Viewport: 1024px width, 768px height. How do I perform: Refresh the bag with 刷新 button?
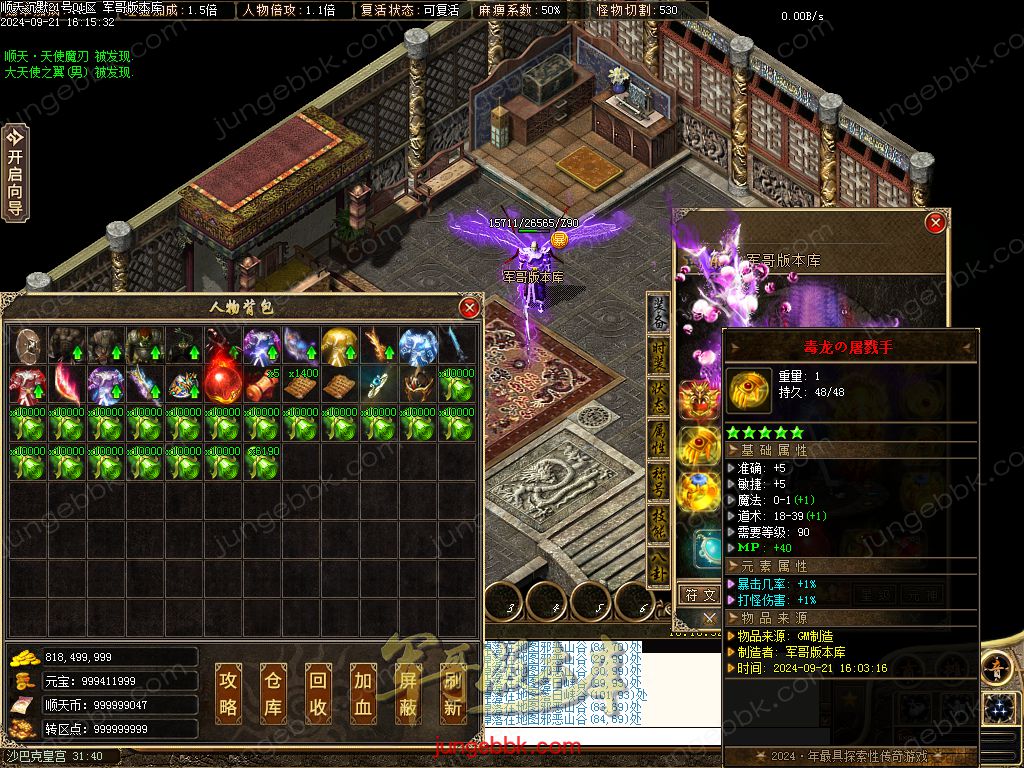click(453, 693)
